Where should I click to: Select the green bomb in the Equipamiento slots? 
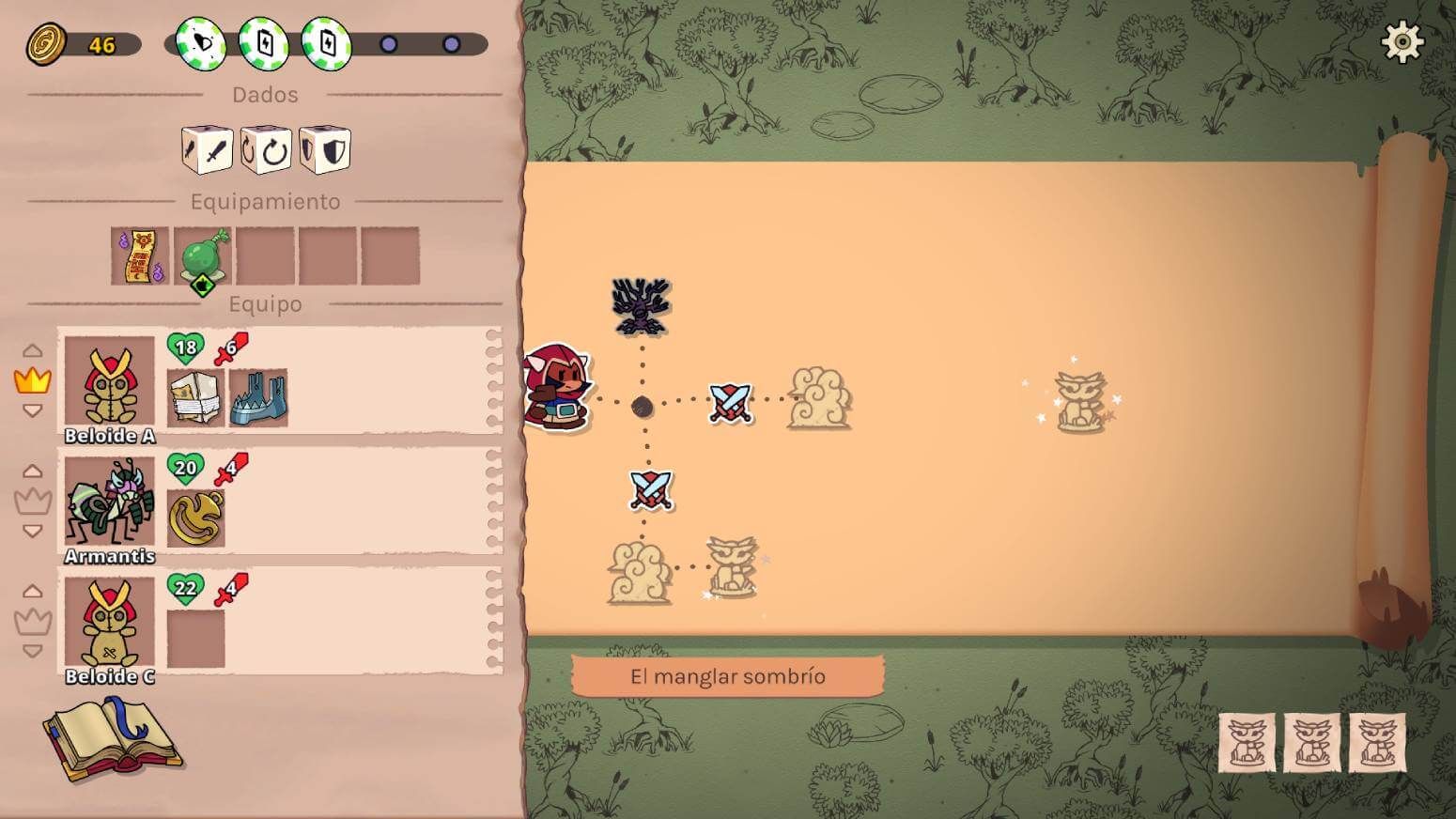pos(203,255)
